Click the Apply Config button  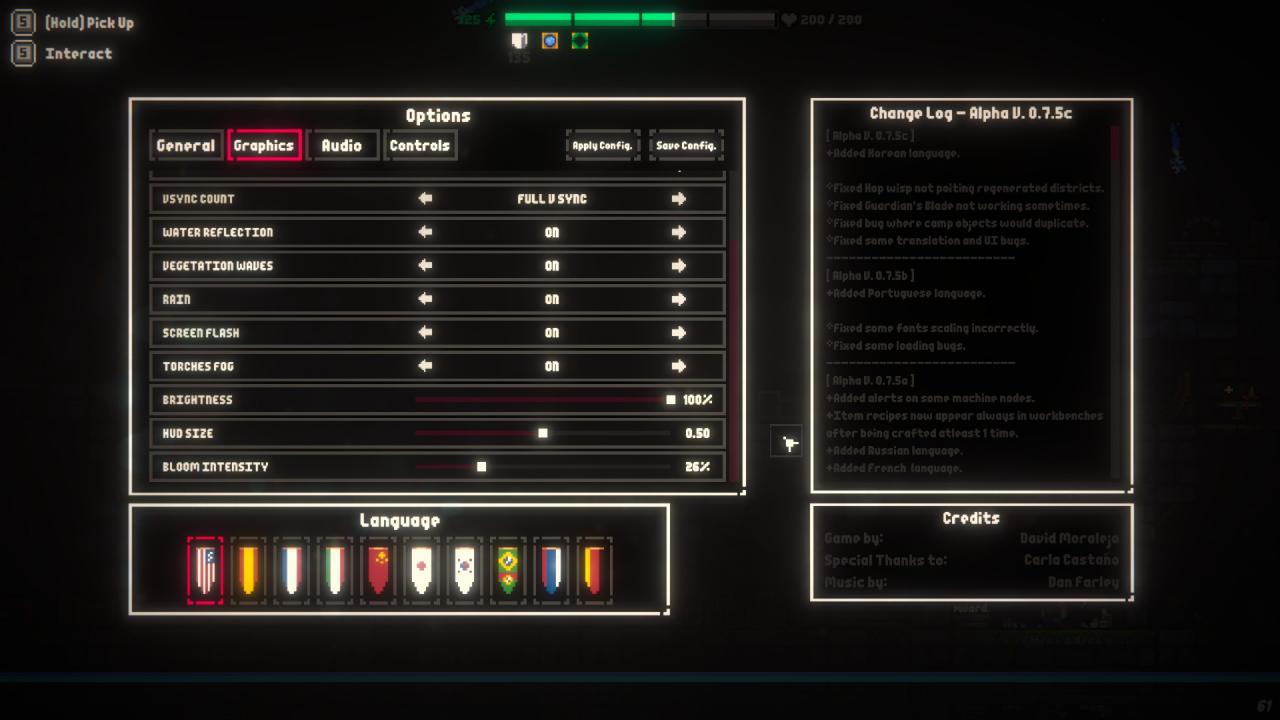(x=602, y=145)
